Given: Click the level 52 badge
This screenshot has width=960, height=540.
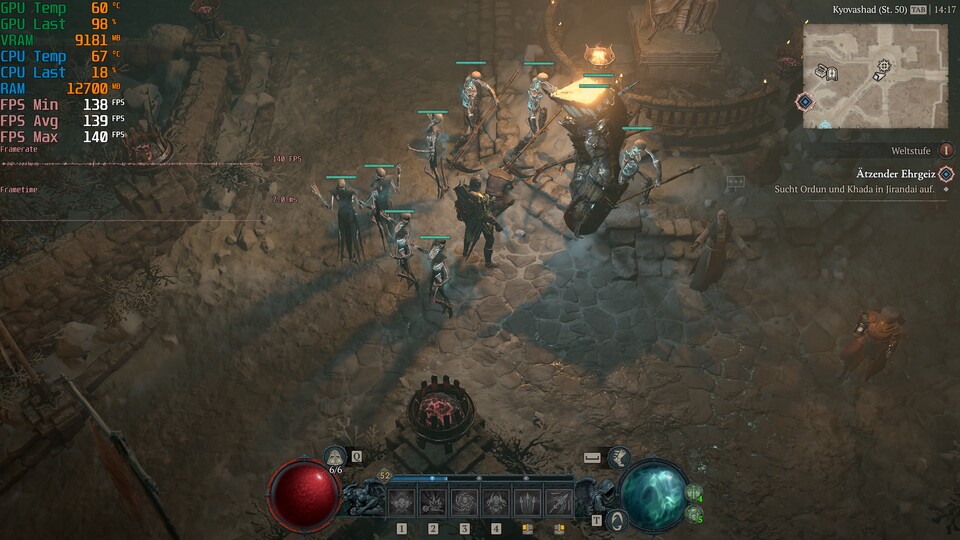Looking at the screenshot, I should [x=384, y=476].
